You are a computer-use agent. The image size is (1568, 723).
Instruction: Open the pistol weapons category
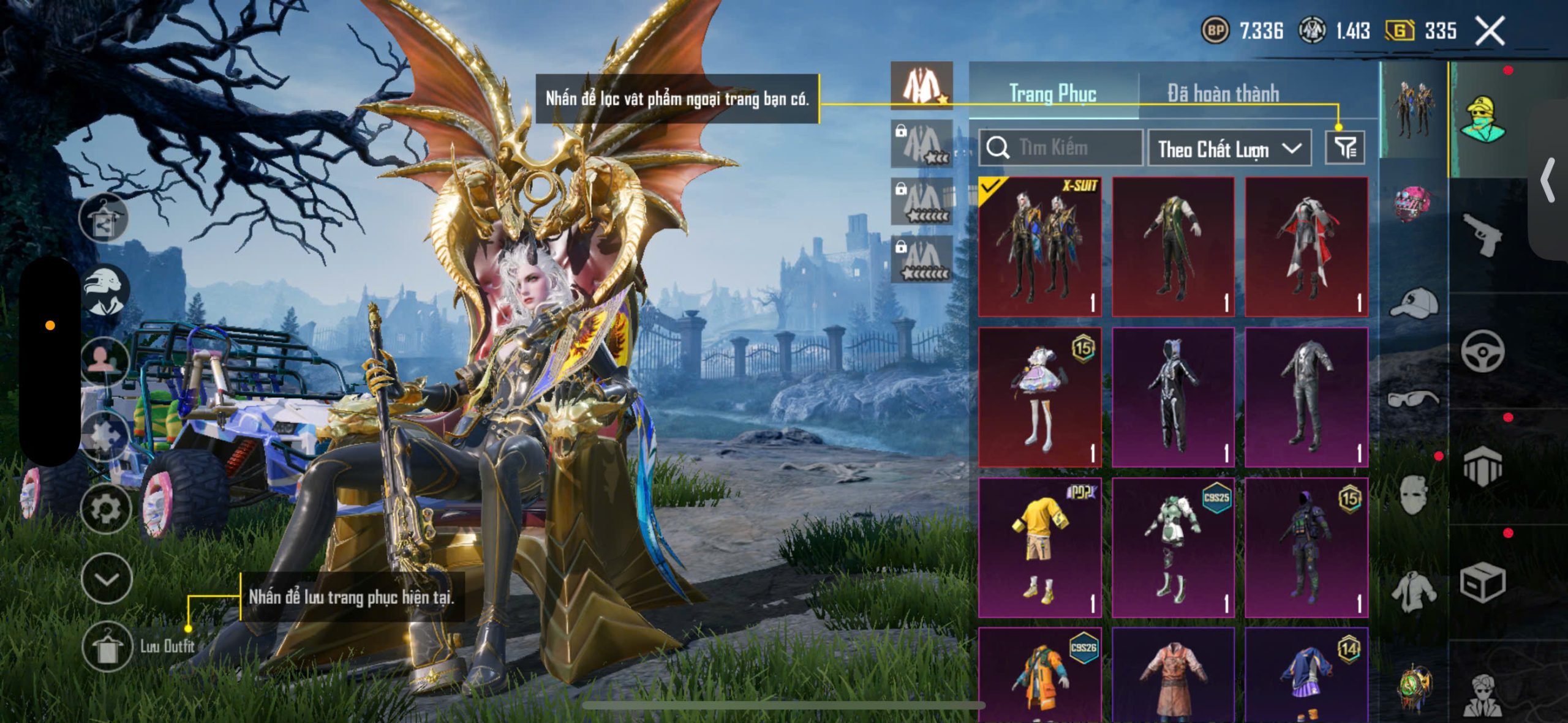[1482, 234]
